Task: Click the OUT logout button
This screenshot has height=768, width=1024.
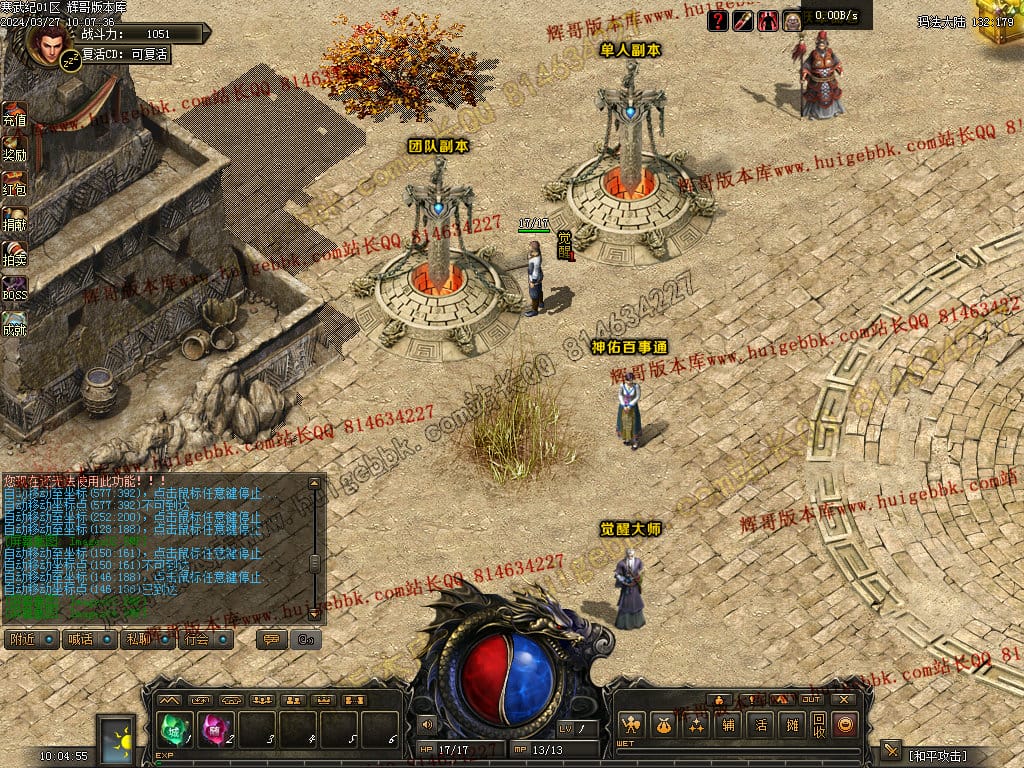Action: [810, 699]
